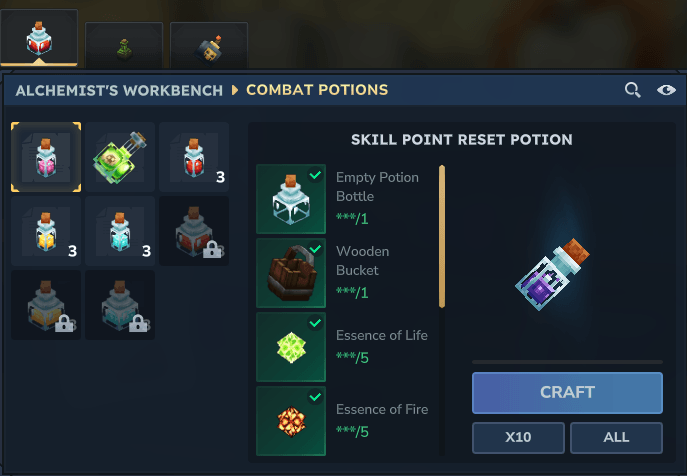
Task: Open the bomb flask category tab
Action: 208,44
